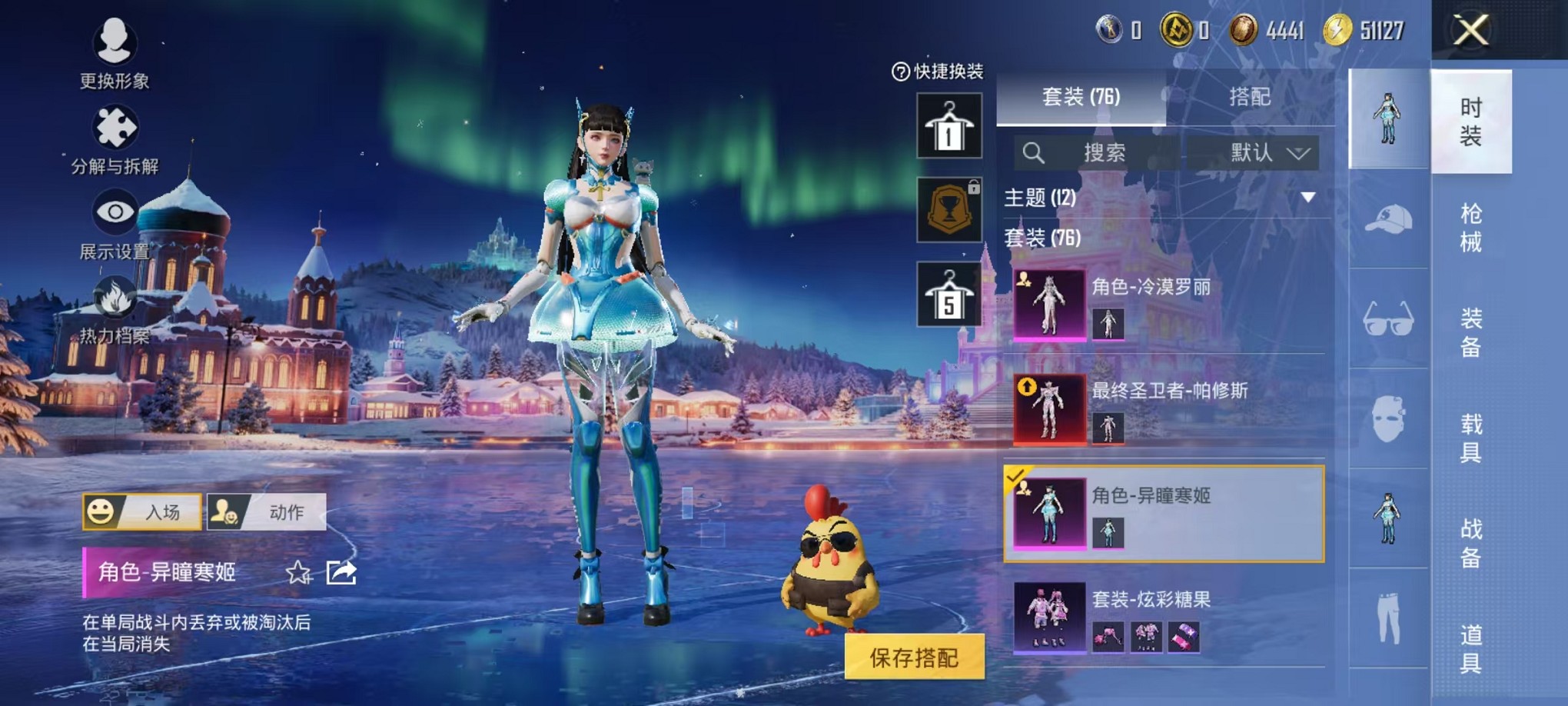
Task: Open quick-swap outfit slot 1 hanger
Action: [x=949, y=125]
